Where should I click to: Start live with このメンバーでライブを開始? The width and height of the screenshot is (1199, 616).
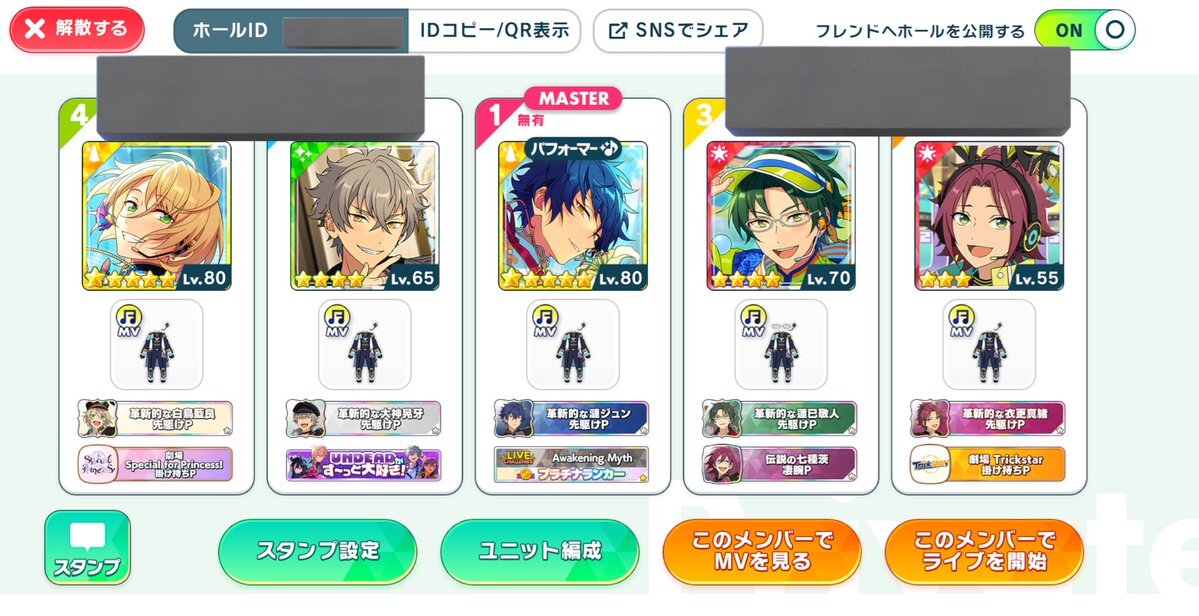click(x=984, y=551)
